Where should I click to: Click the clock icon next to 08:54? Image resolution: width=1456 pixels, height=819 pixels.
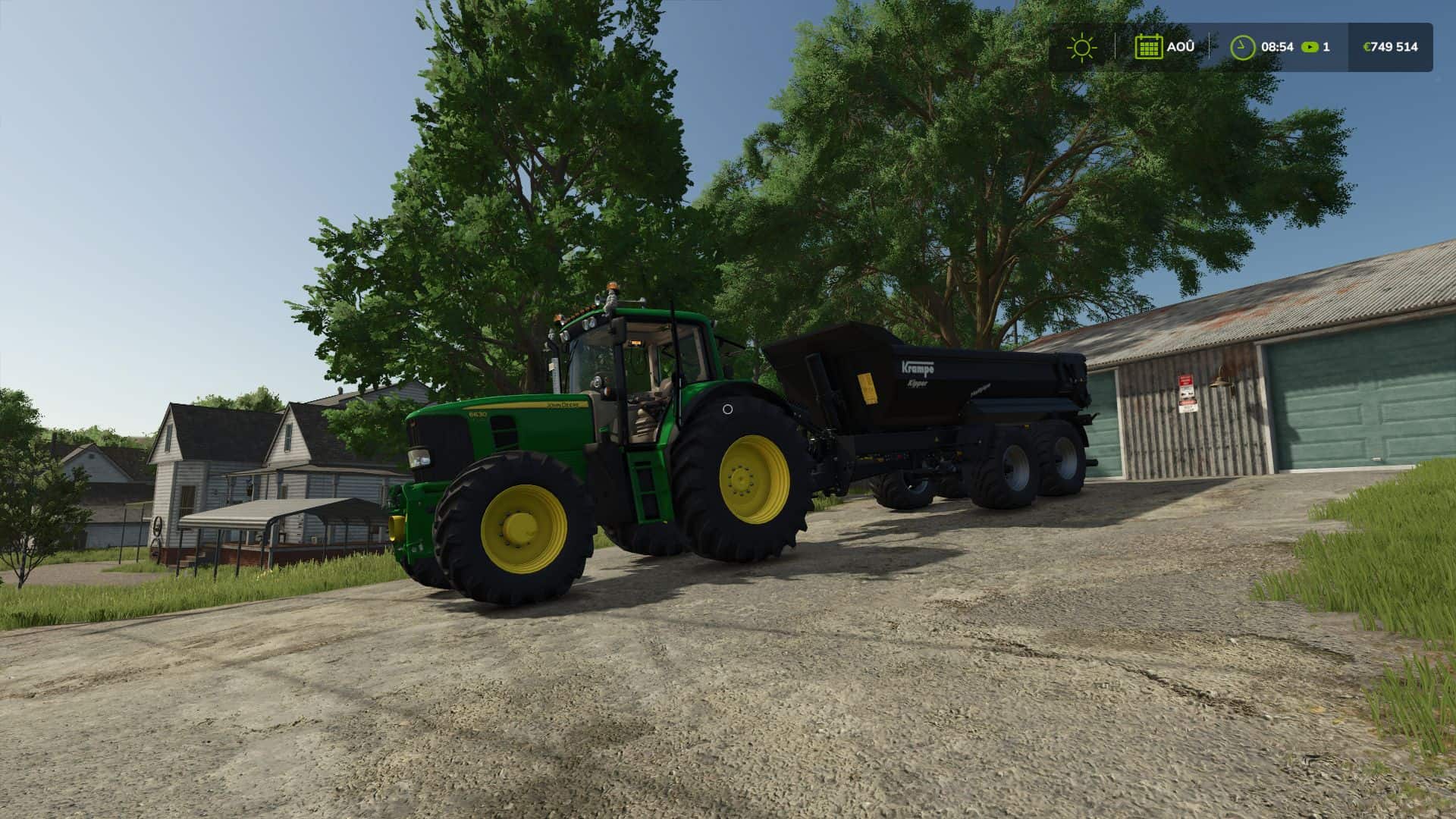(x=1241, y=46)
